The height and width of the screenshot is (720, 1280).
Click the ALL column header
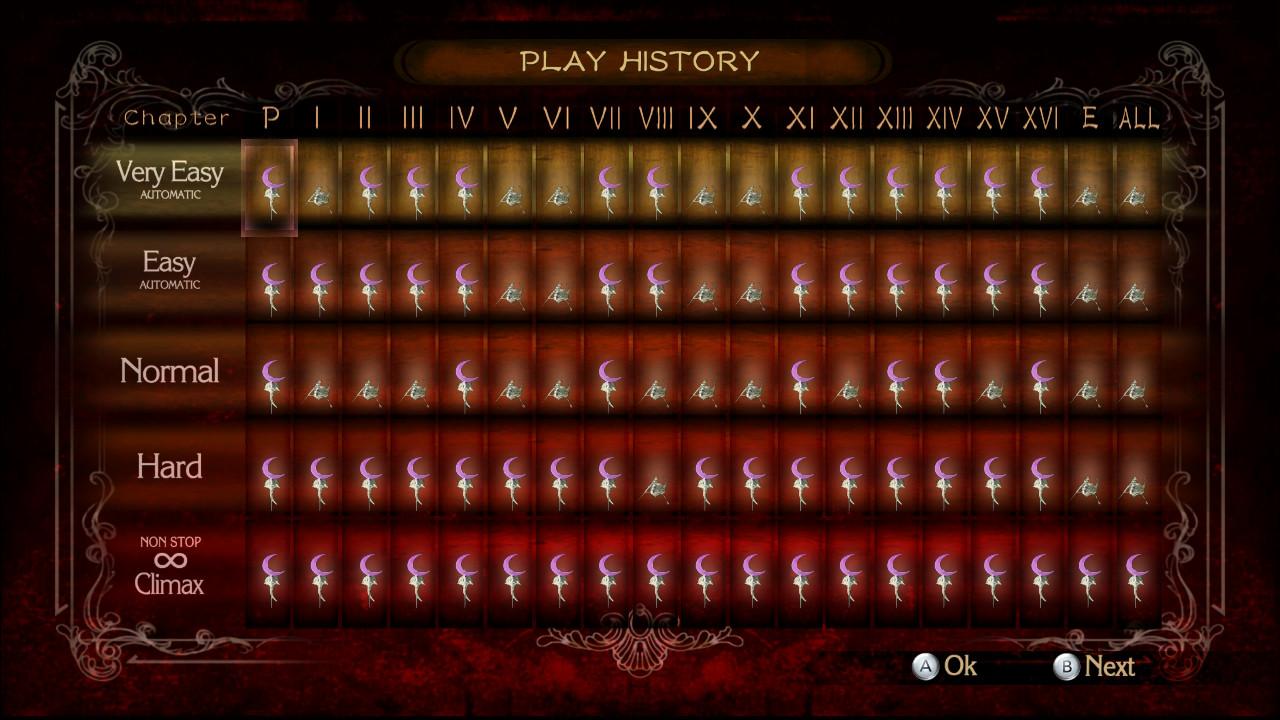tap(1140, 119)
